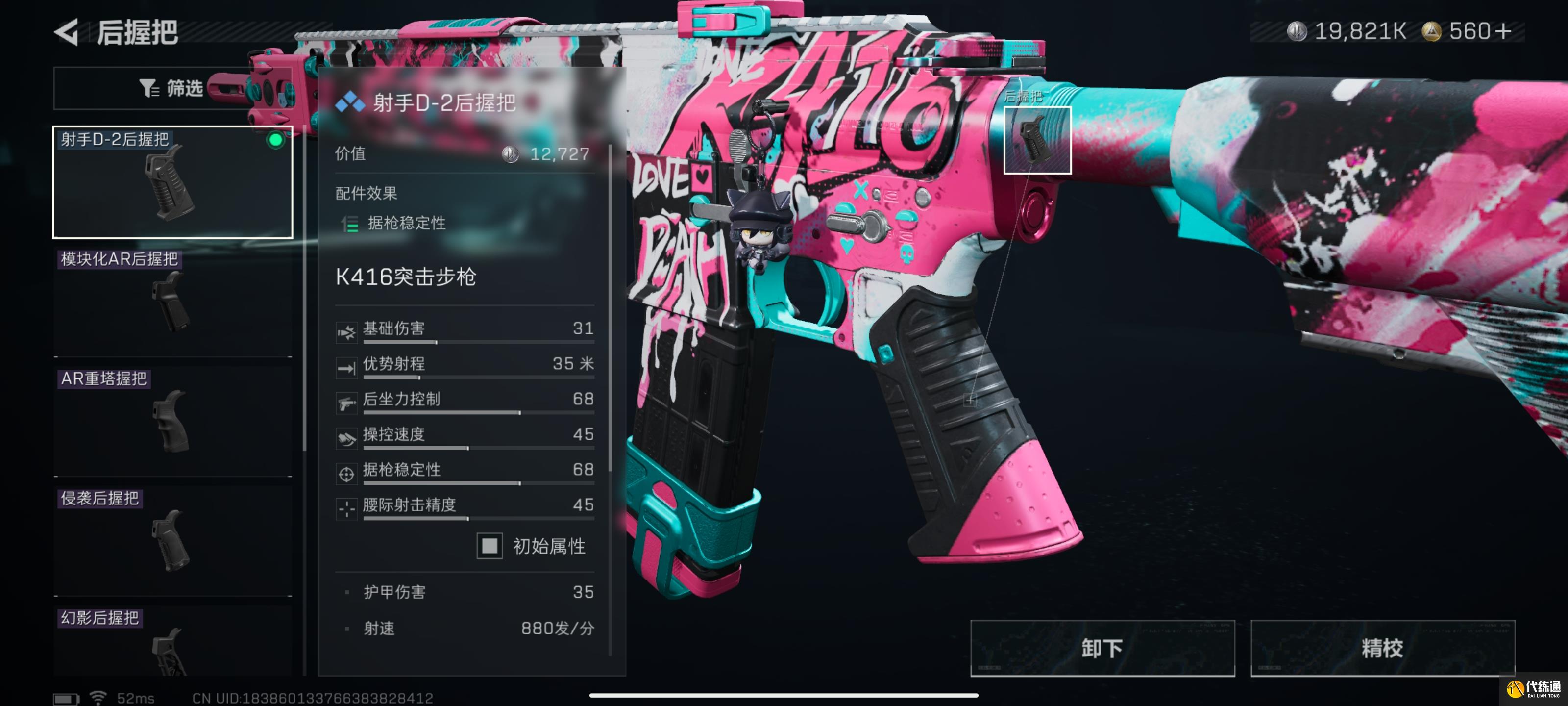Pick the AR重塔握把 grip
Screen dimensions: 1568x706
pos(173,421)
